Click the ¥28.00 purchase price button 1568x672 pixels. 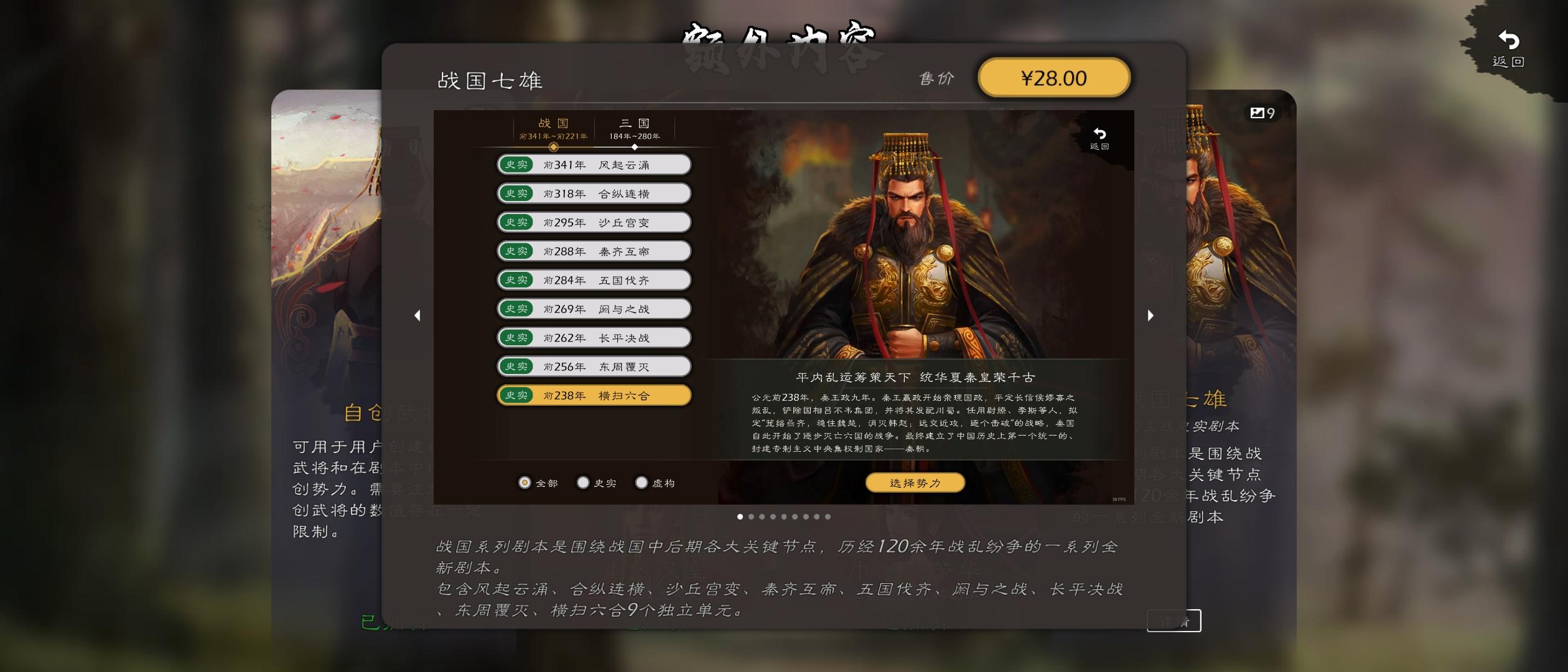[1054, 77]
